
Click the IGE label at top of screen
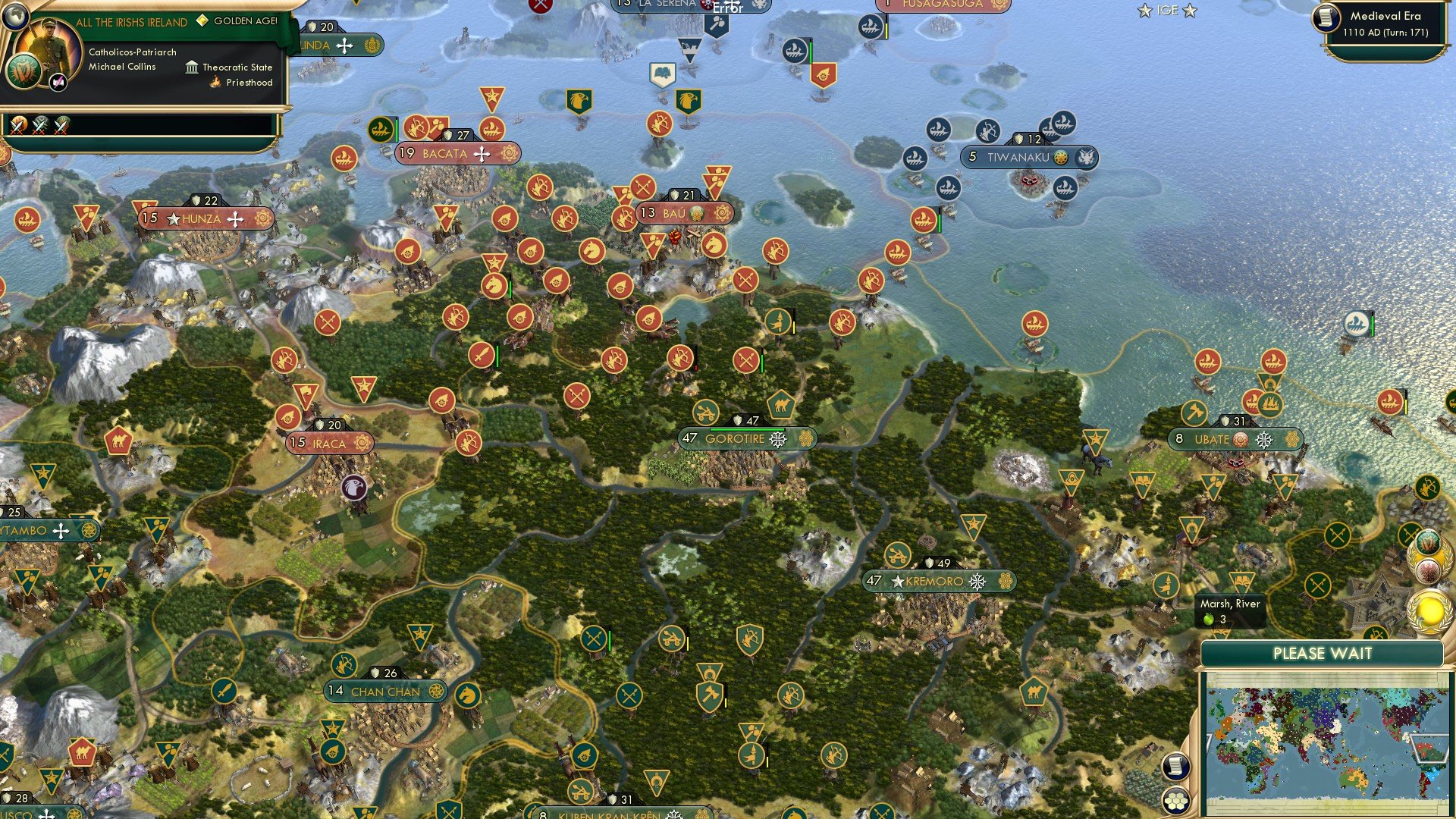(x=1166, y=11)
